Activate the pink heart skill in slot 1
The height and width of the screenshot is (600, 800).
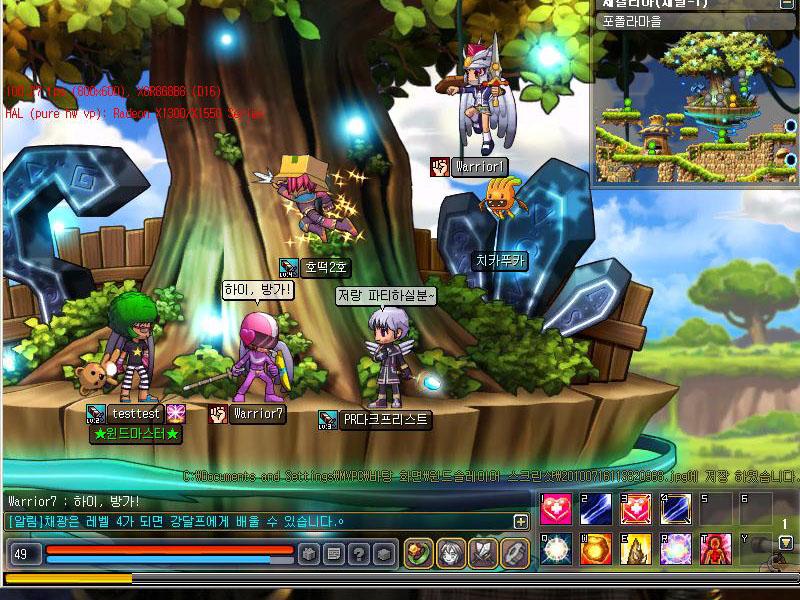click(x=556, y=509)
